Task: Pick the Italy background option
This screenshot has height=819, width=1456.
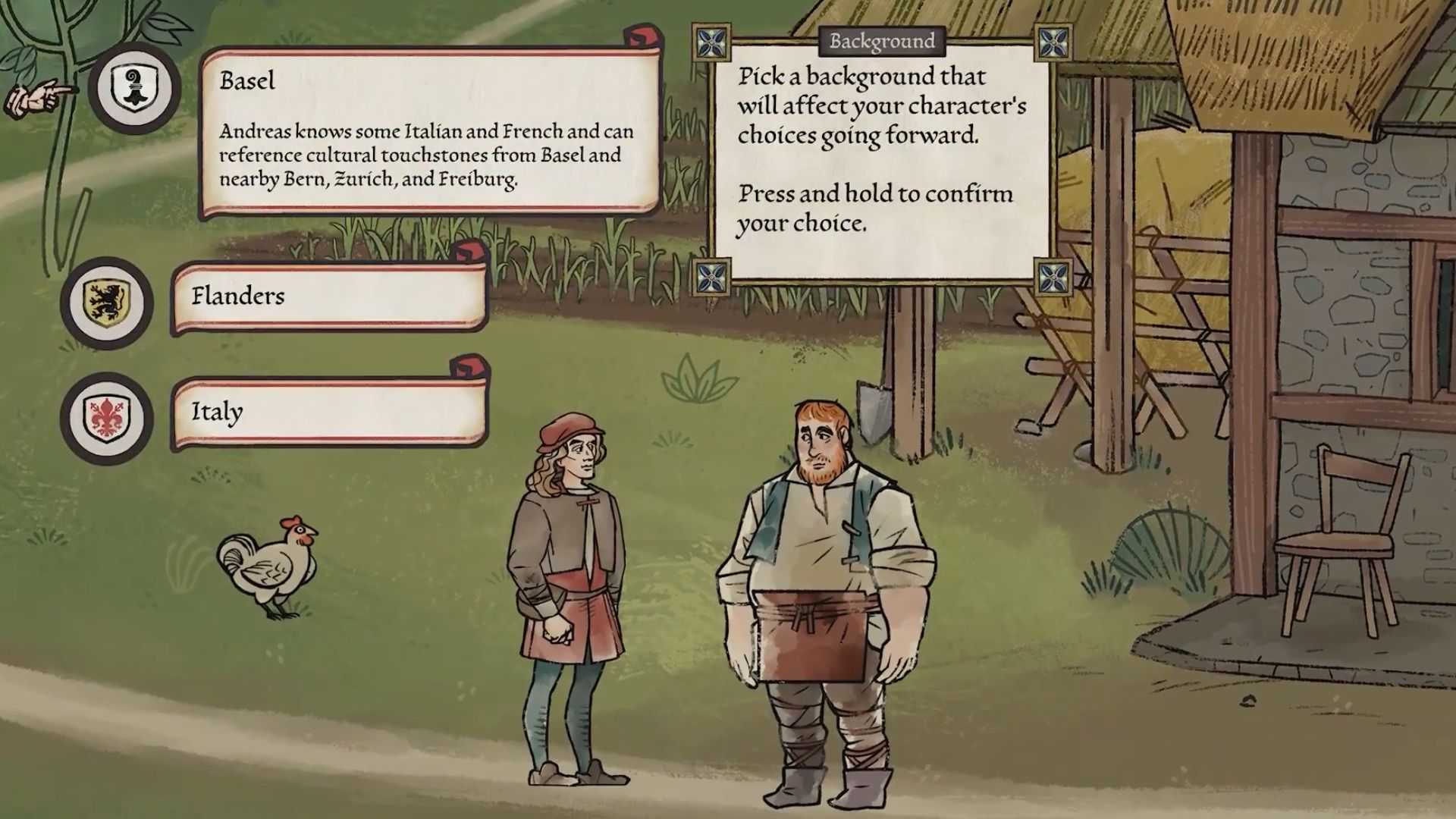Action: pyautogui.click(x=329, y=412)
